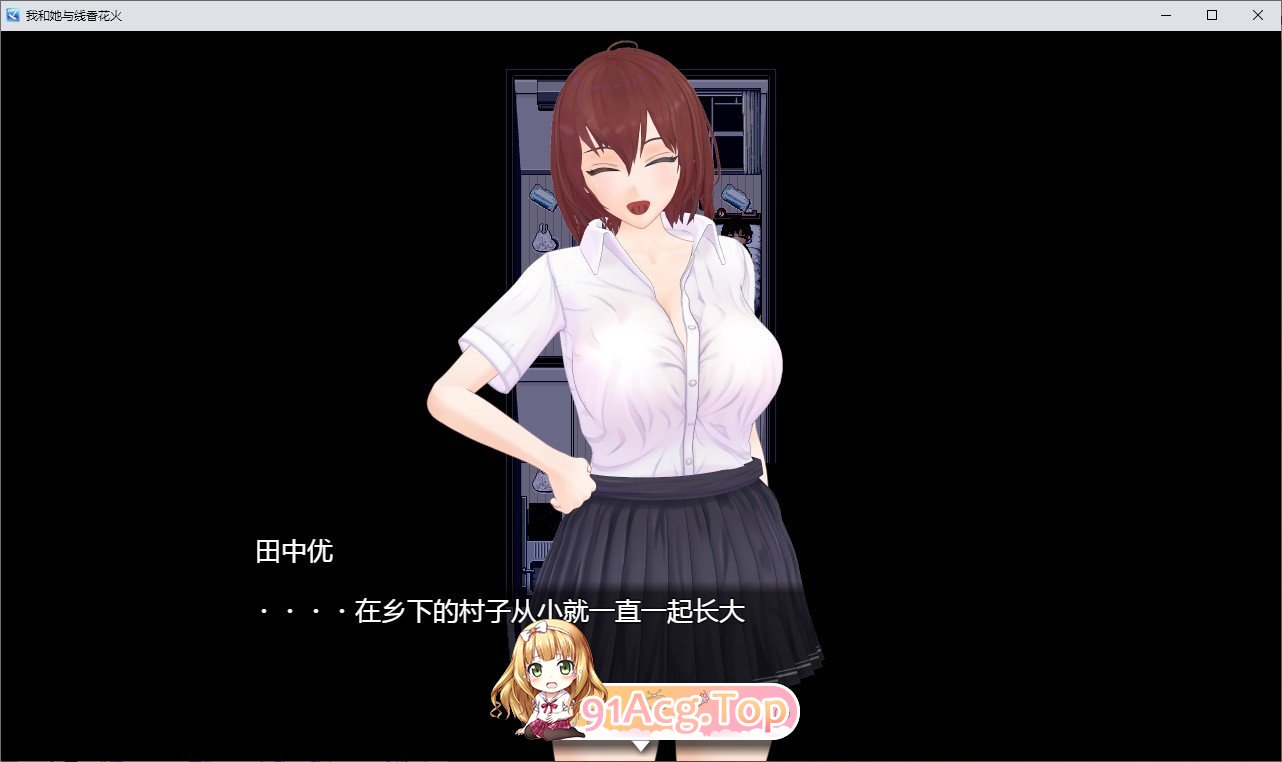Click the character name label 田中优

click(x=296, y=551)
